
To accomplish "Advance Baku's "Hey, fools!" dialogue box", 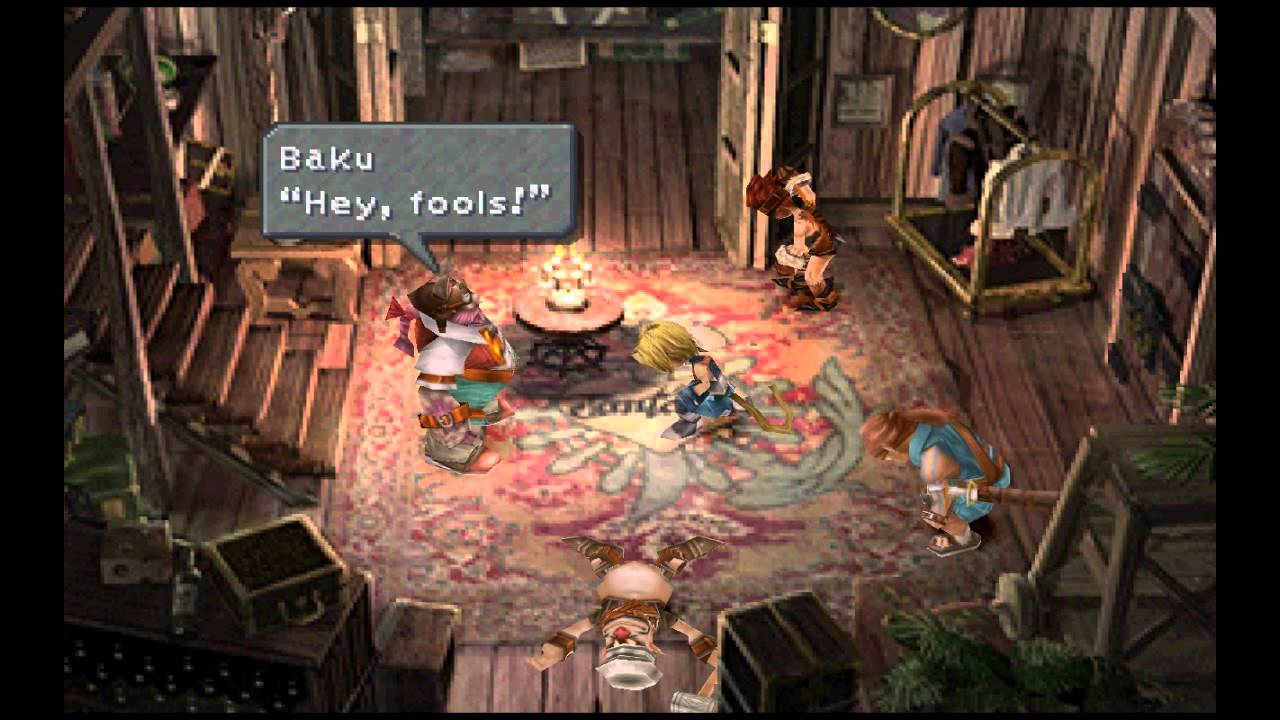I will click(418, 181).
